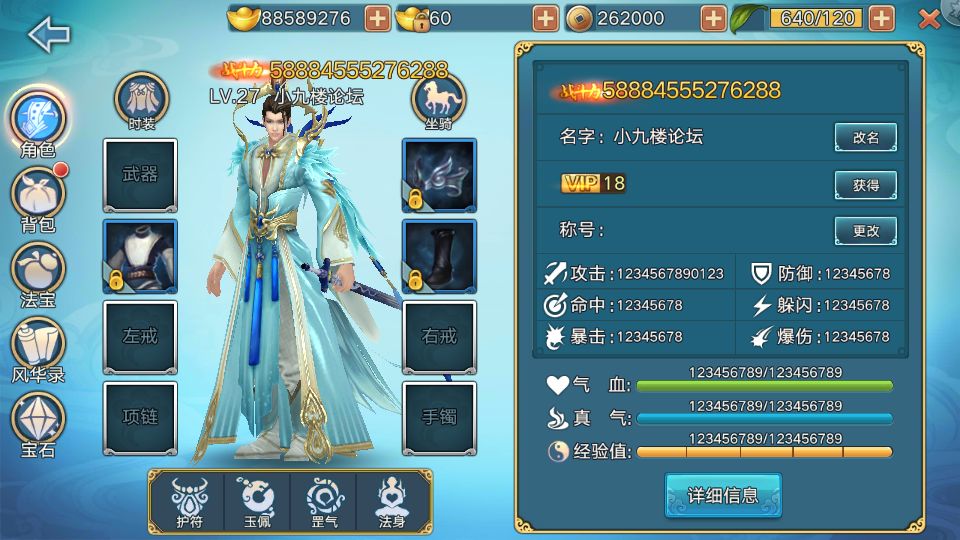Image resolution: width=960 pixels, height=540 pixels.
Task: Open 详细信息 detailed information
Action: pos(723,495)
